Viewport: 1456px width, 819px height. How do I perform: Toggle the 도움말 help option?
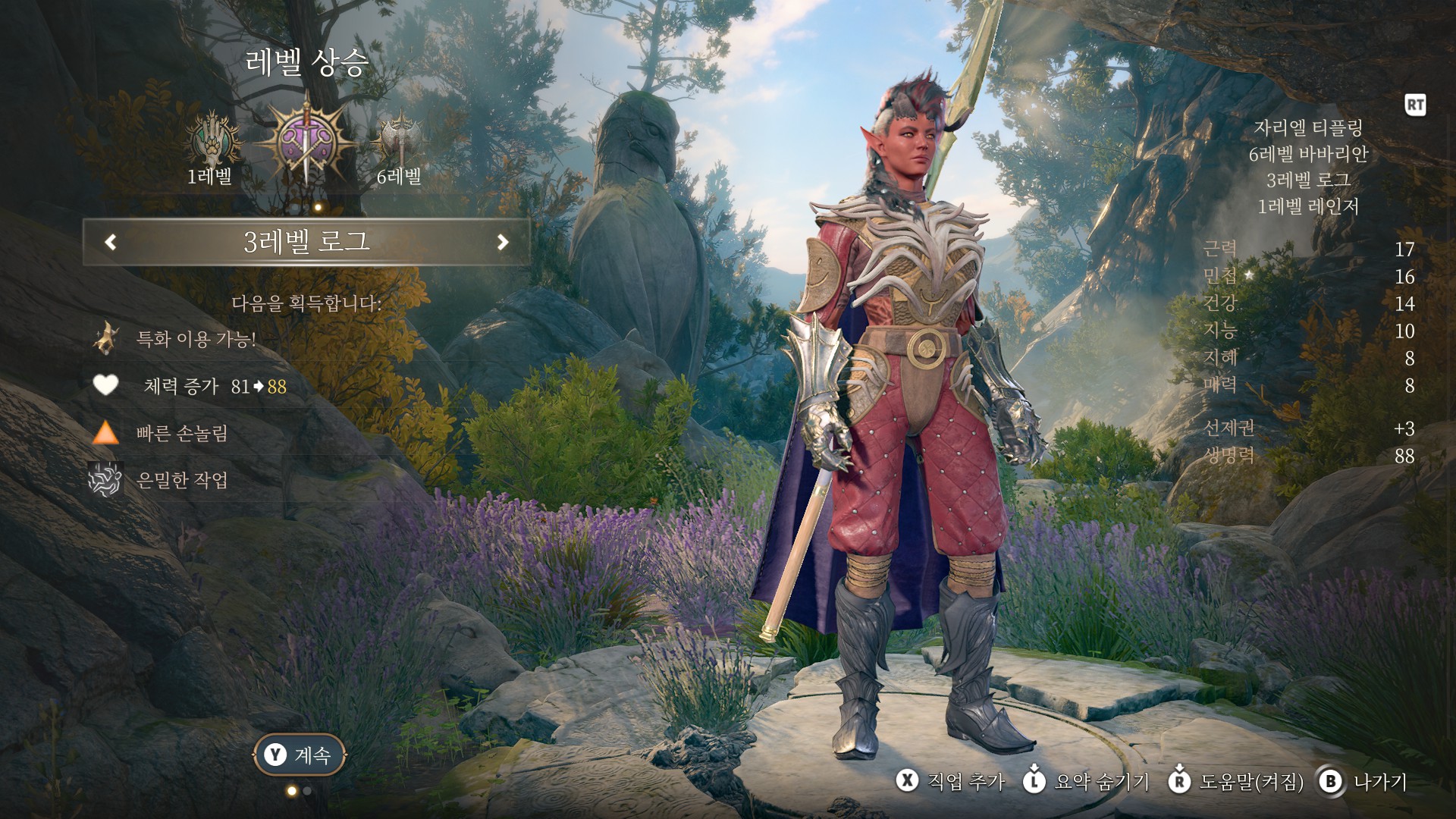click(1236, 782)
